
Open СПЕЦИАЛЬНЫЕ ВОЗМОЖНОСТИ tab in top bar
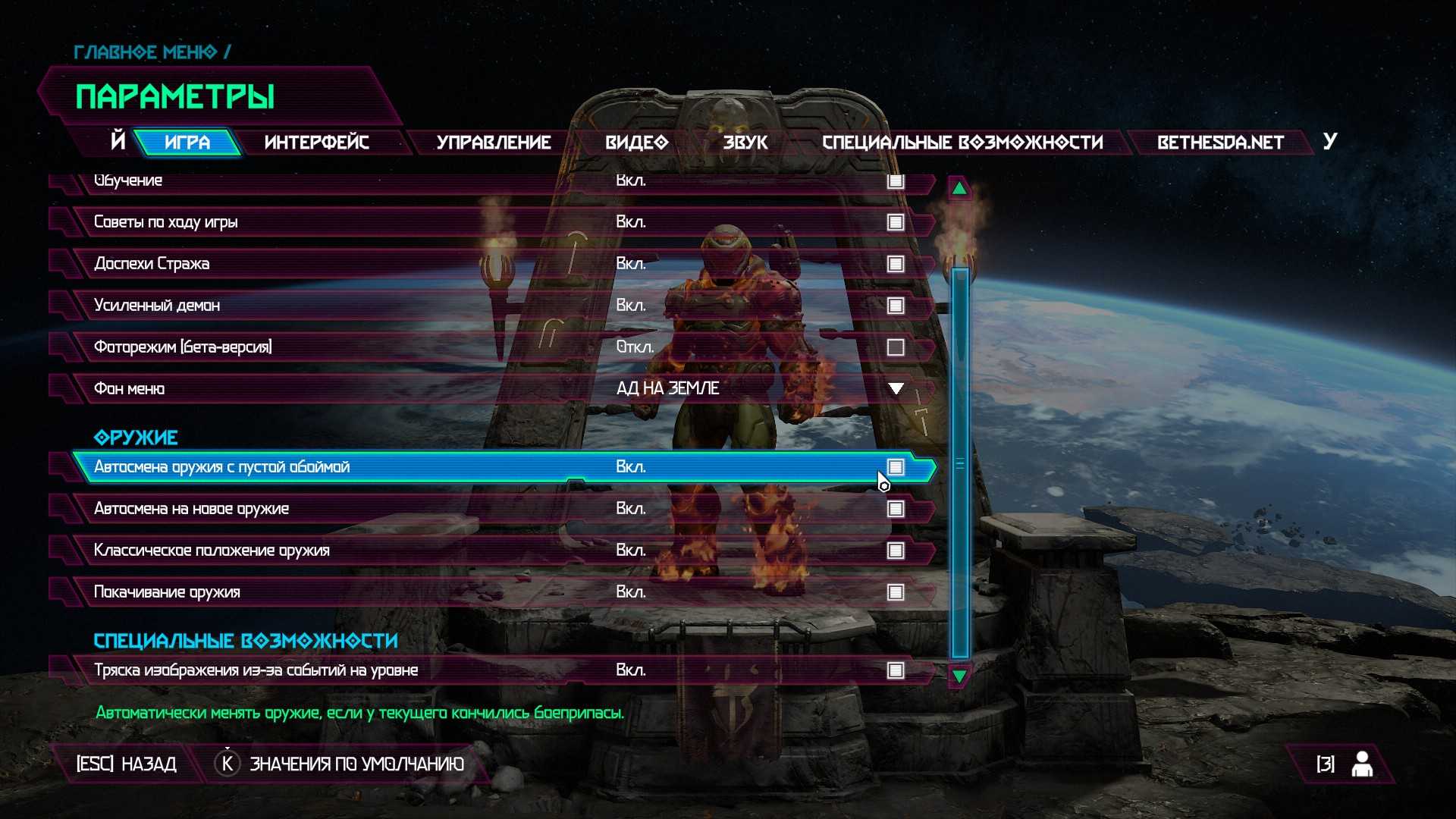pos(962,143)
